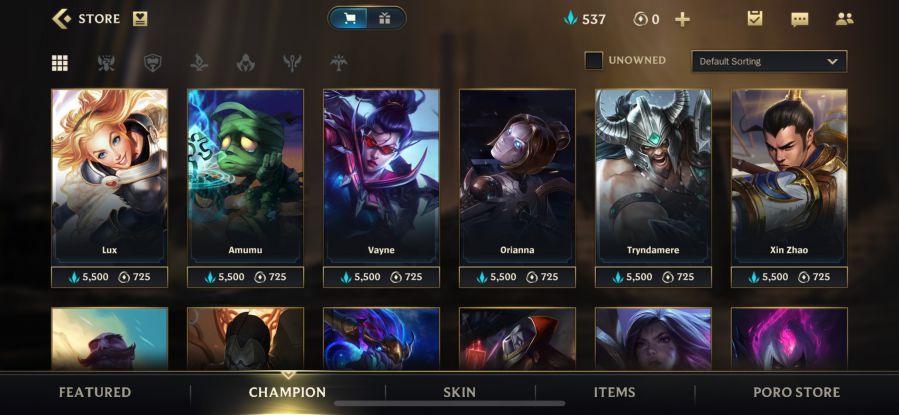Open the chat speech bubble icon

(x=799, y=19)
